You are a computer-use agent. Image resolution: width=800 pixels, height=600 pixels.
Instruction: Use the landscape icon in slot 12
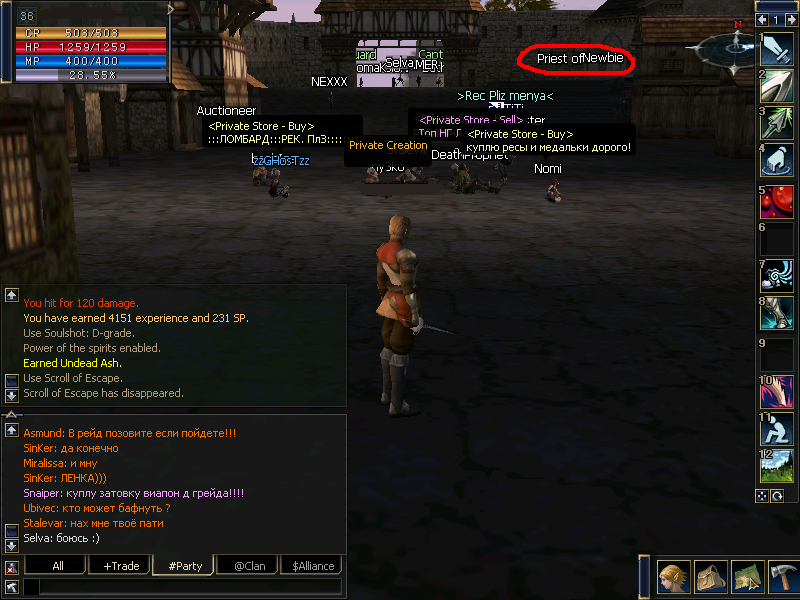[x=777, y=465]
